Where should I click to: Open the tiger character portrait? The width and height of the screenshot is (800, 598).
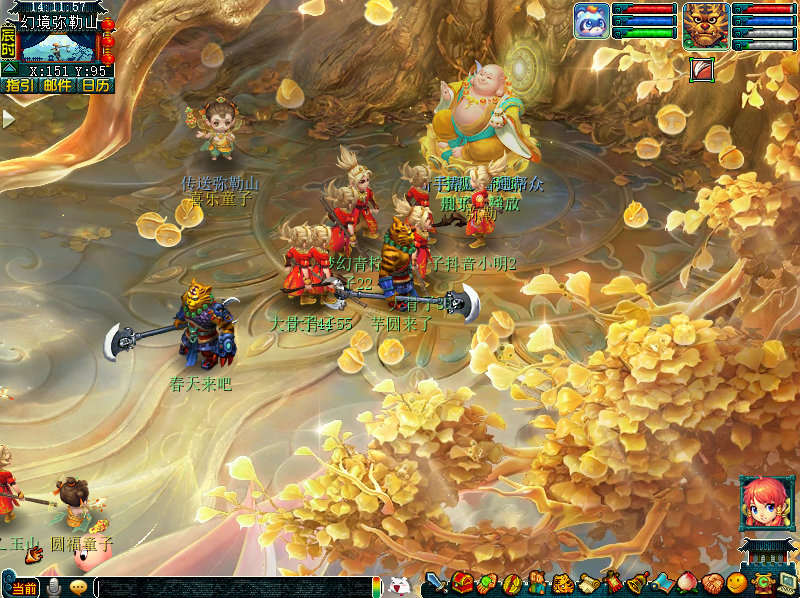pos(706,25)
